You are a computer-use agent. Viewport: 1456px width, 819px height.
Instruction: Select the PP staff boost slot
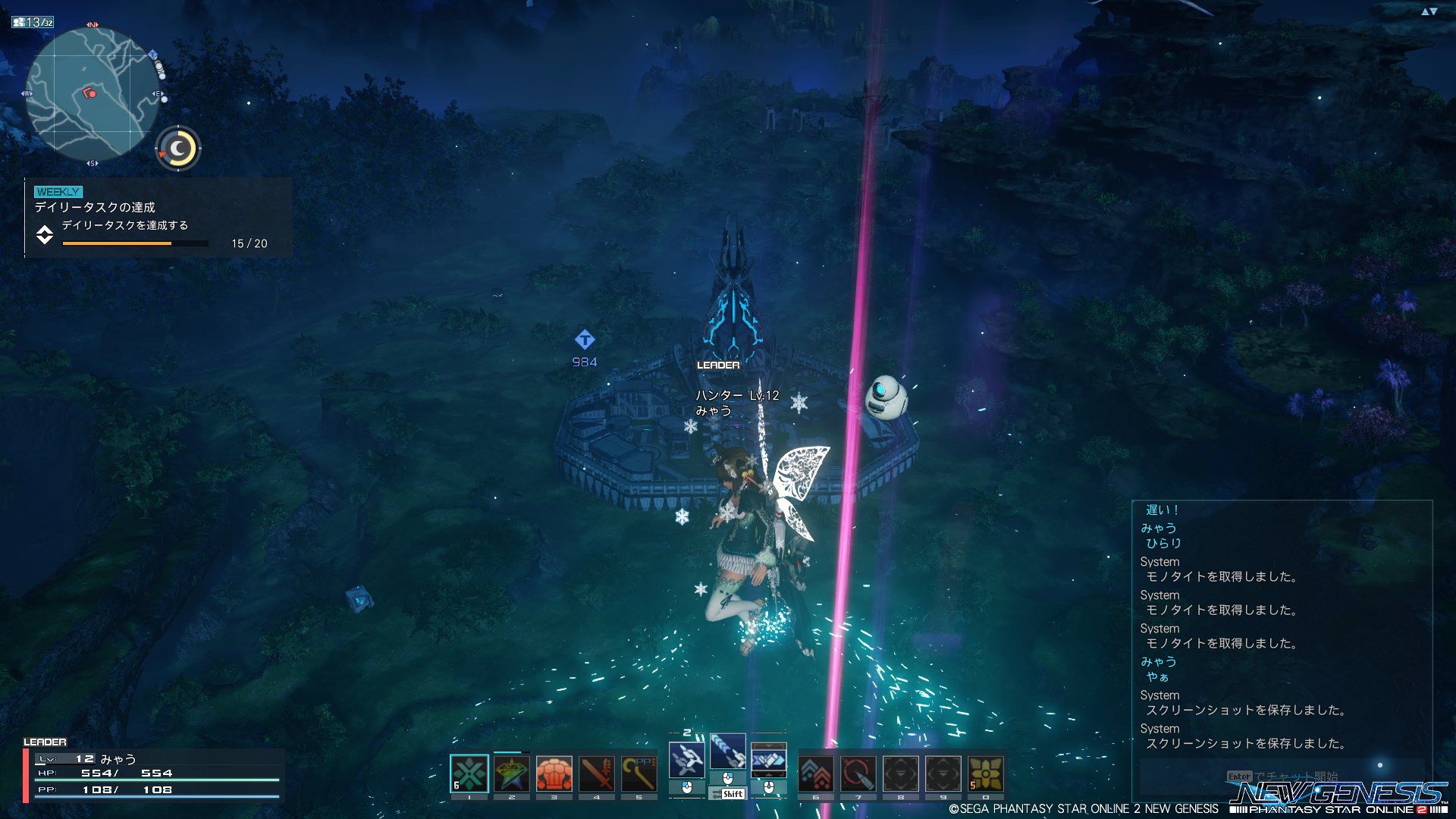pyautogui.click(x=639, y=774)
